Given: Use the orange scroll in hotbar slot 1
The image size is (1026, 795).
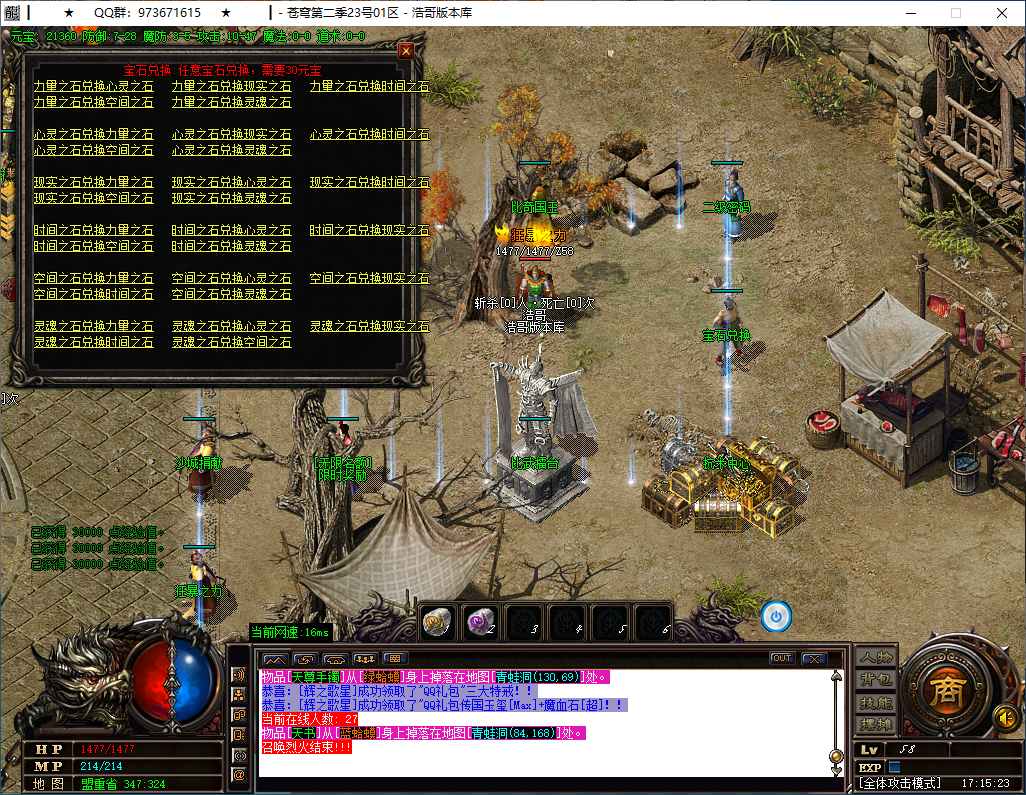Looking at the screenshot, I should pyautogui.click(x=438, y=620).
